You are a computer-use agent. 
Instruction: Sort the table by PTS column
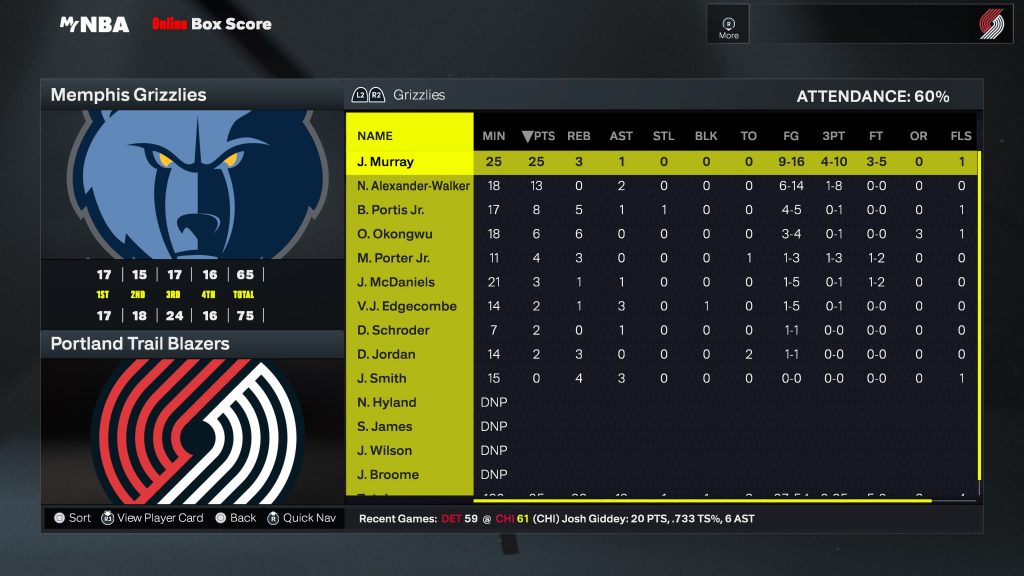[x=539, y=136]
